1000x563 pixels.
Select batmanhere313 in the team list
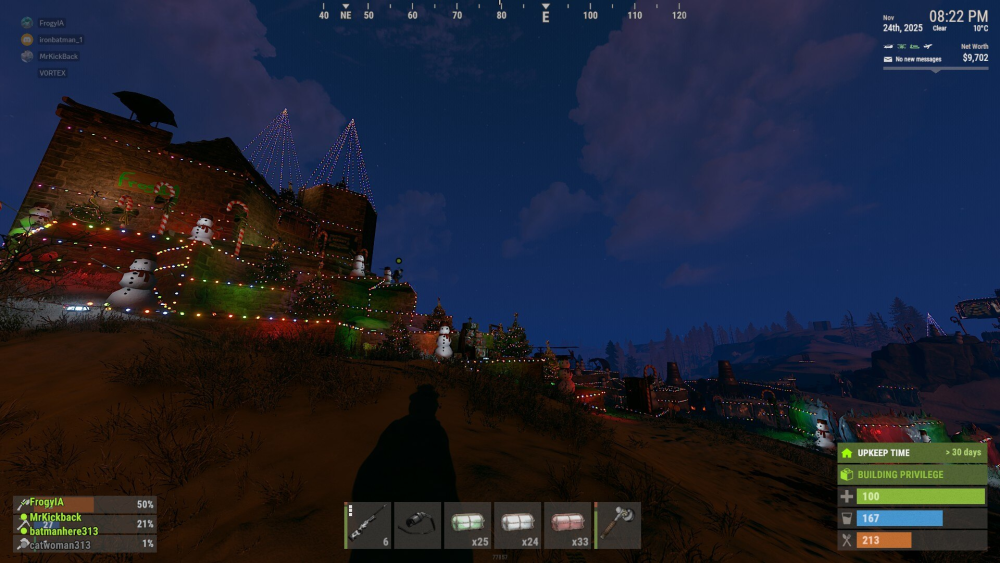point(63,531)
